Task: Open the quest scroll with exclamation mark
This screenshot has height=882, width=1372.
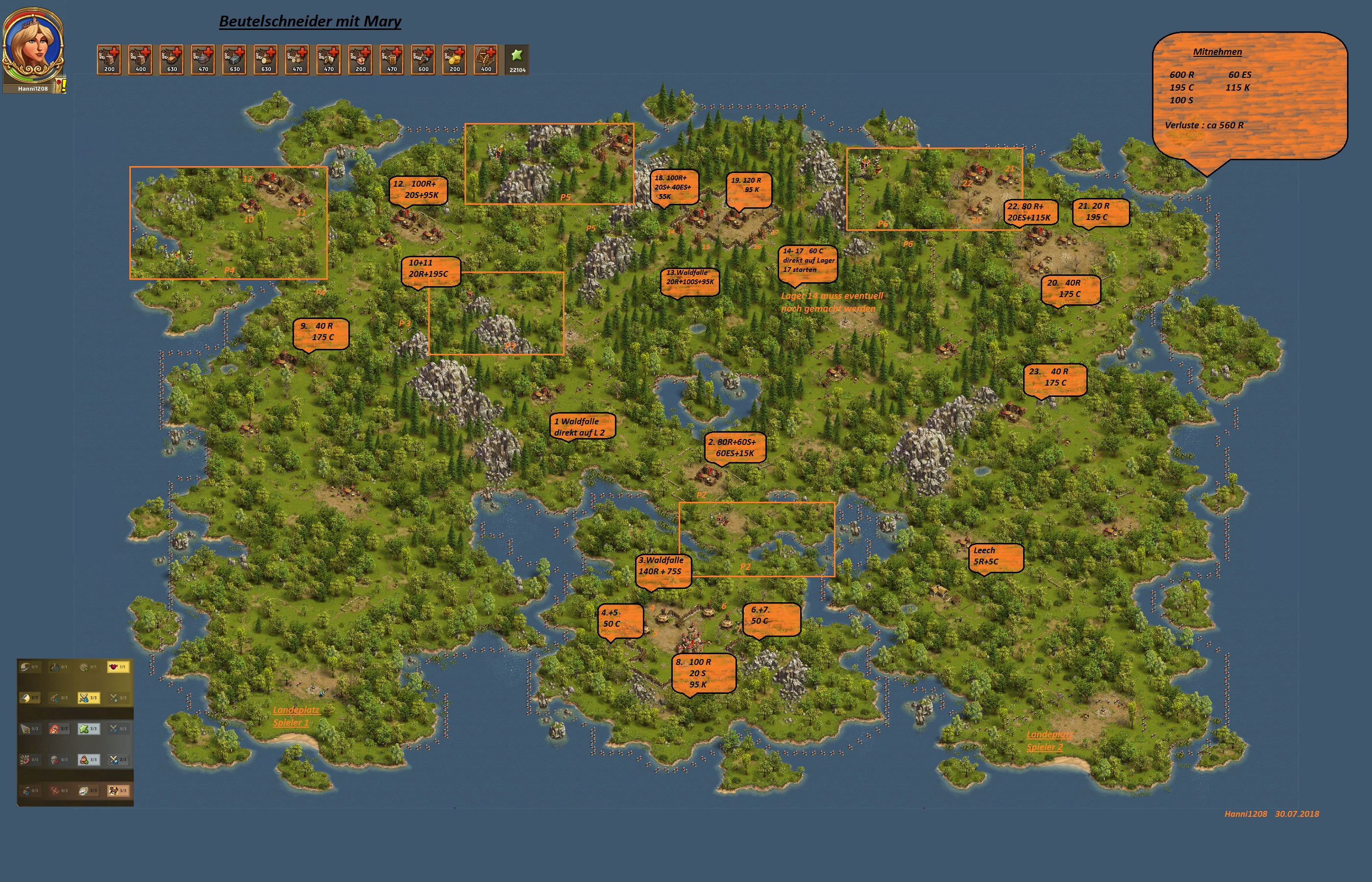Action: [x=61, y=86]
